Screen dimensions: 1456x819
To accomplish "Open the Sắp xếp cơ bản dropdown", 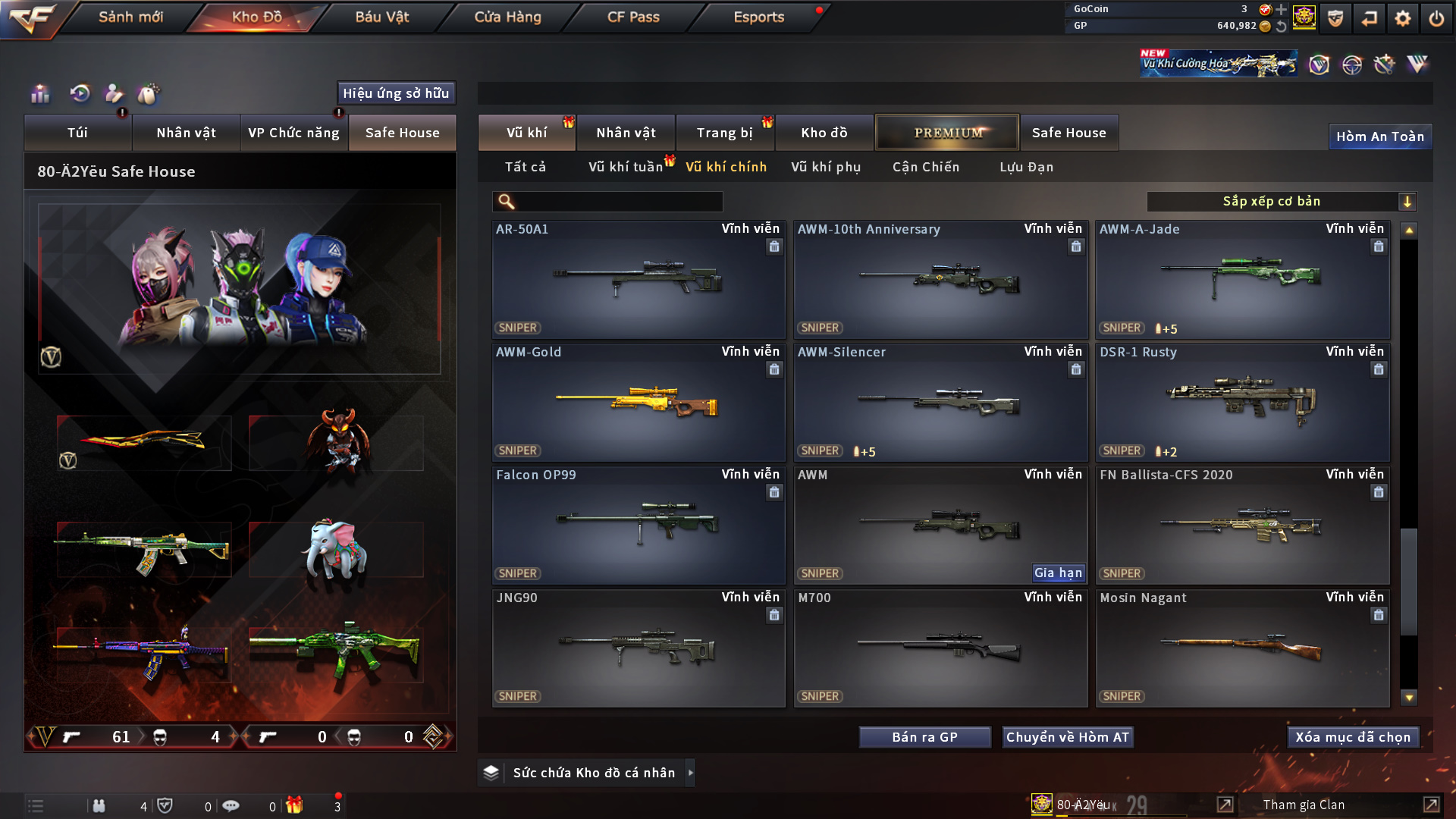I will pos(1281,202).
